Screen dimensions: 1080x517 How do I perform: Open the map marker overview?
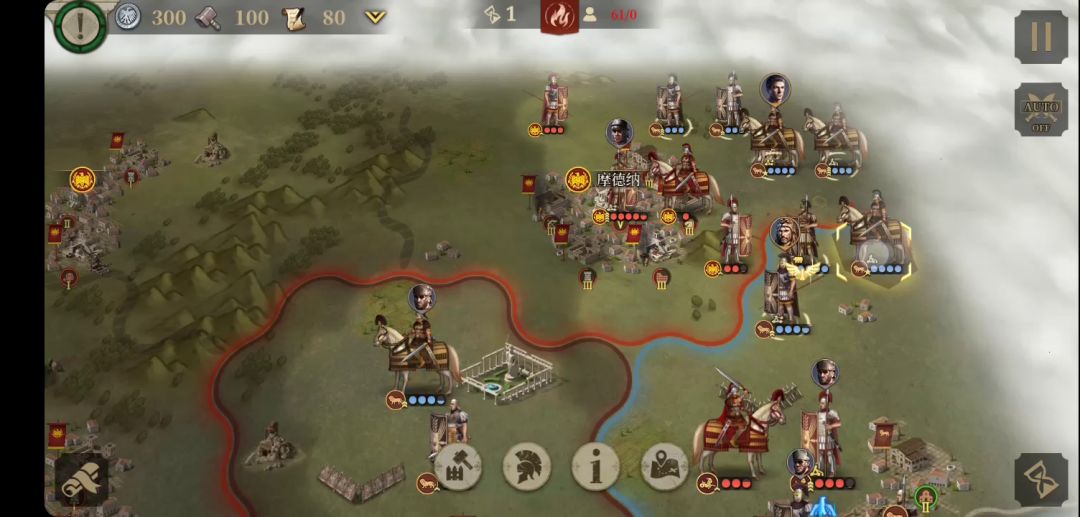coord(665,466)
